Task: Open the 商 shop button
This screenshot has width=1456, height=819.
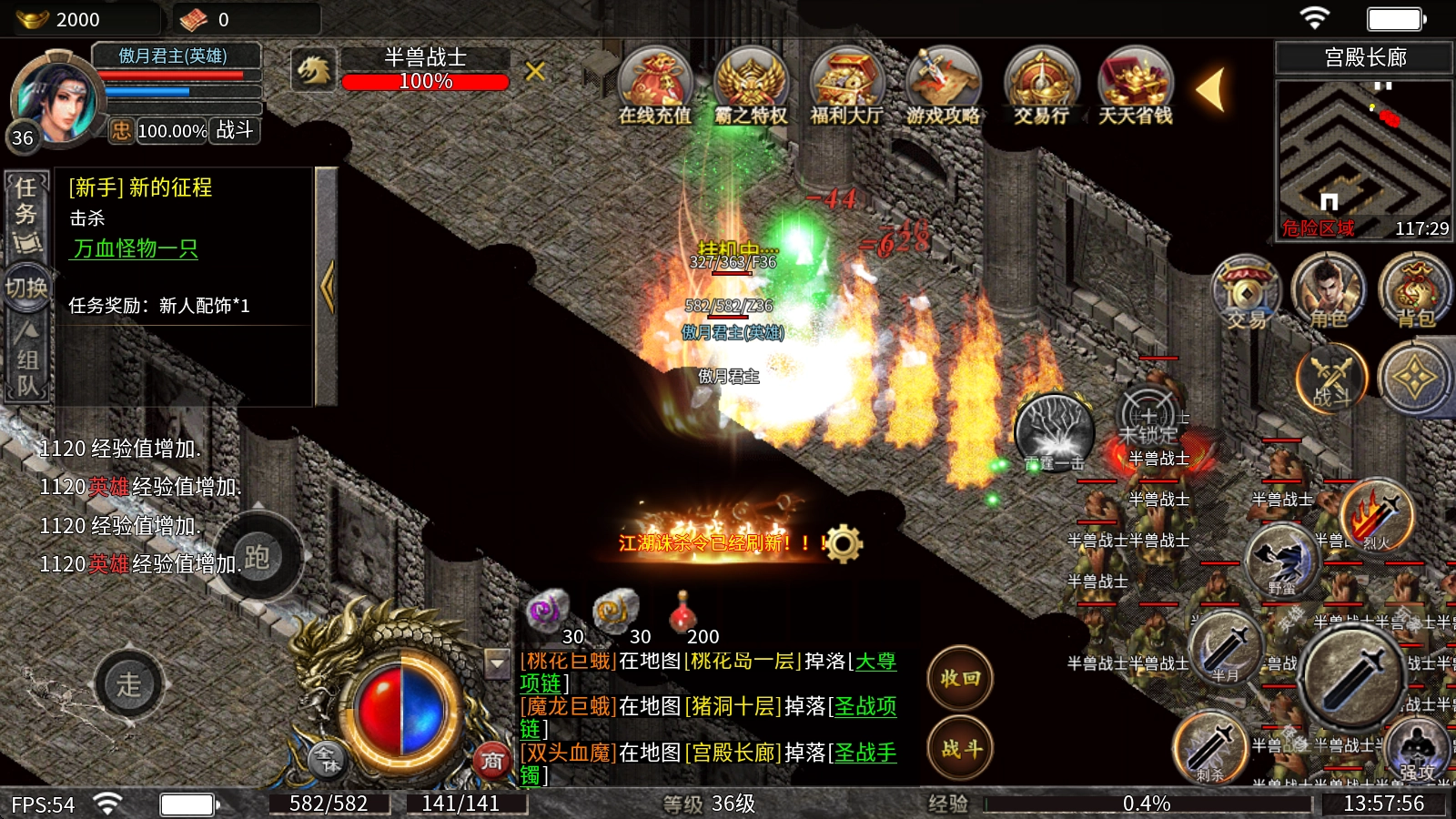Action: [x=492, y=761]
